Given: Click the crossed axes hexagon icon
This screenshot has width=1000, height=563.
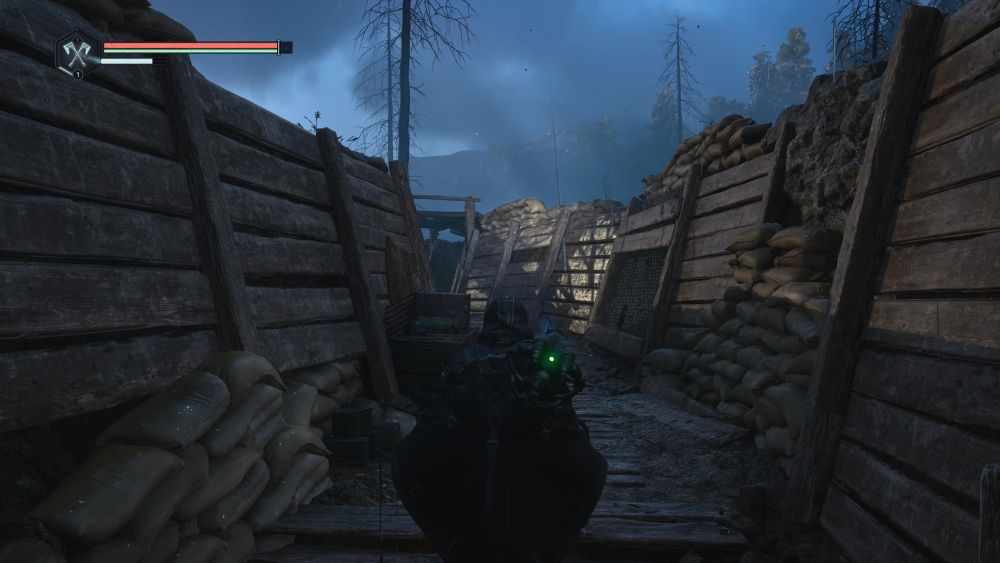Looking at the screenshot, I should click(76, 51).
